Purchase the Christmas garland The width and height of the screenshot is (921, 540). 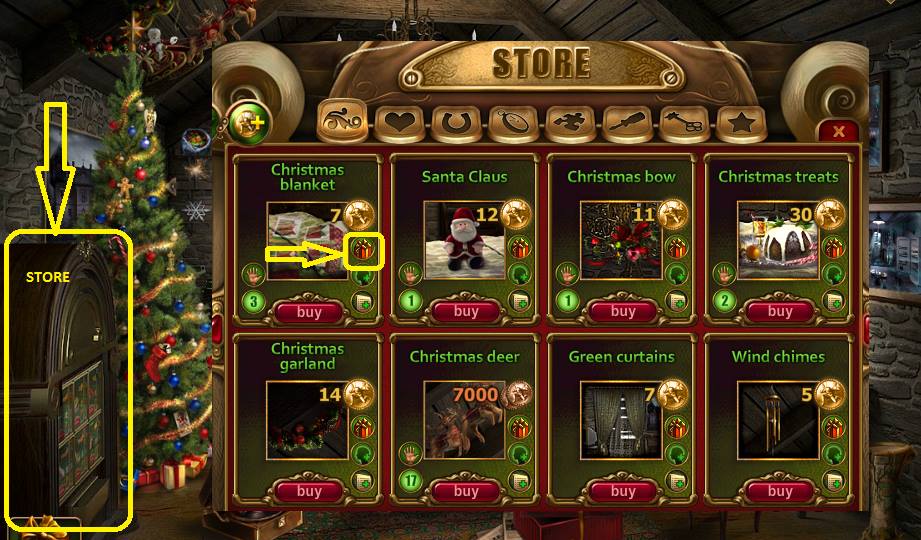pyautogui.click(x=309, y=491)
